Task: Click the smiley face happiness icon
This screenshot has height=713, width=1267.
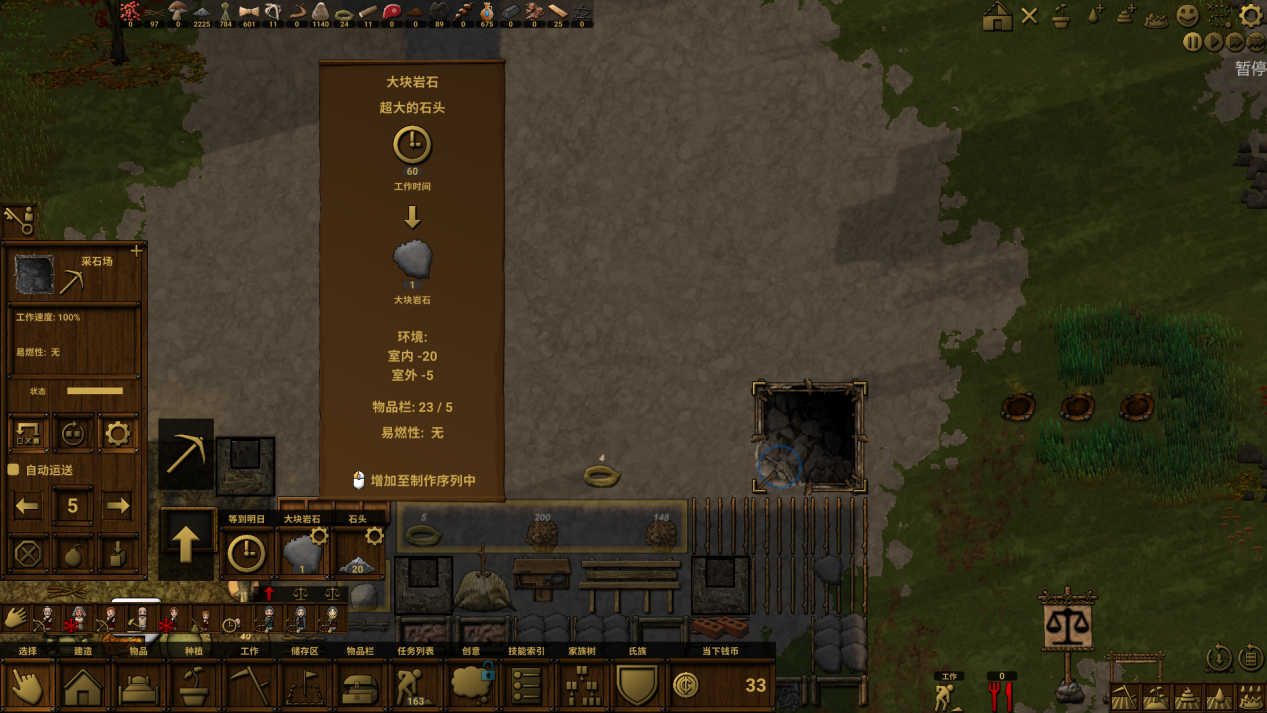Action: point(1187,15)
